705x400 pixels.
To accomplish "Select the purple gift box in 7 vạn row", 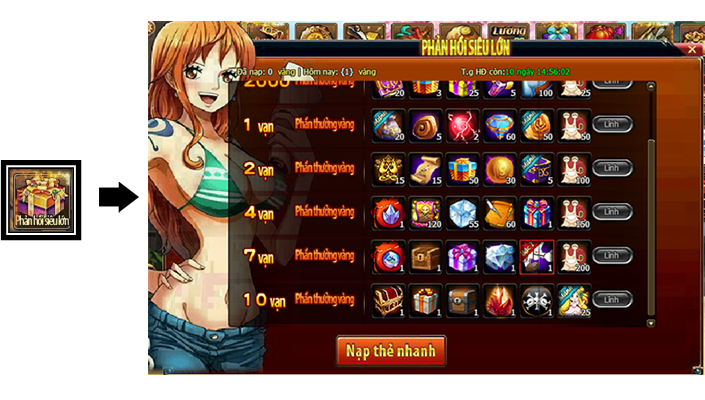I will click(x=461, y=256).
